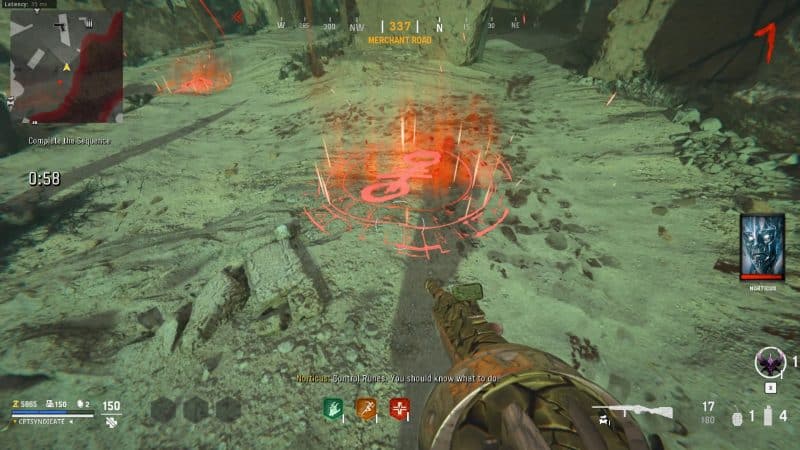Select the red cross Quick Revive perk

(400, 408)
